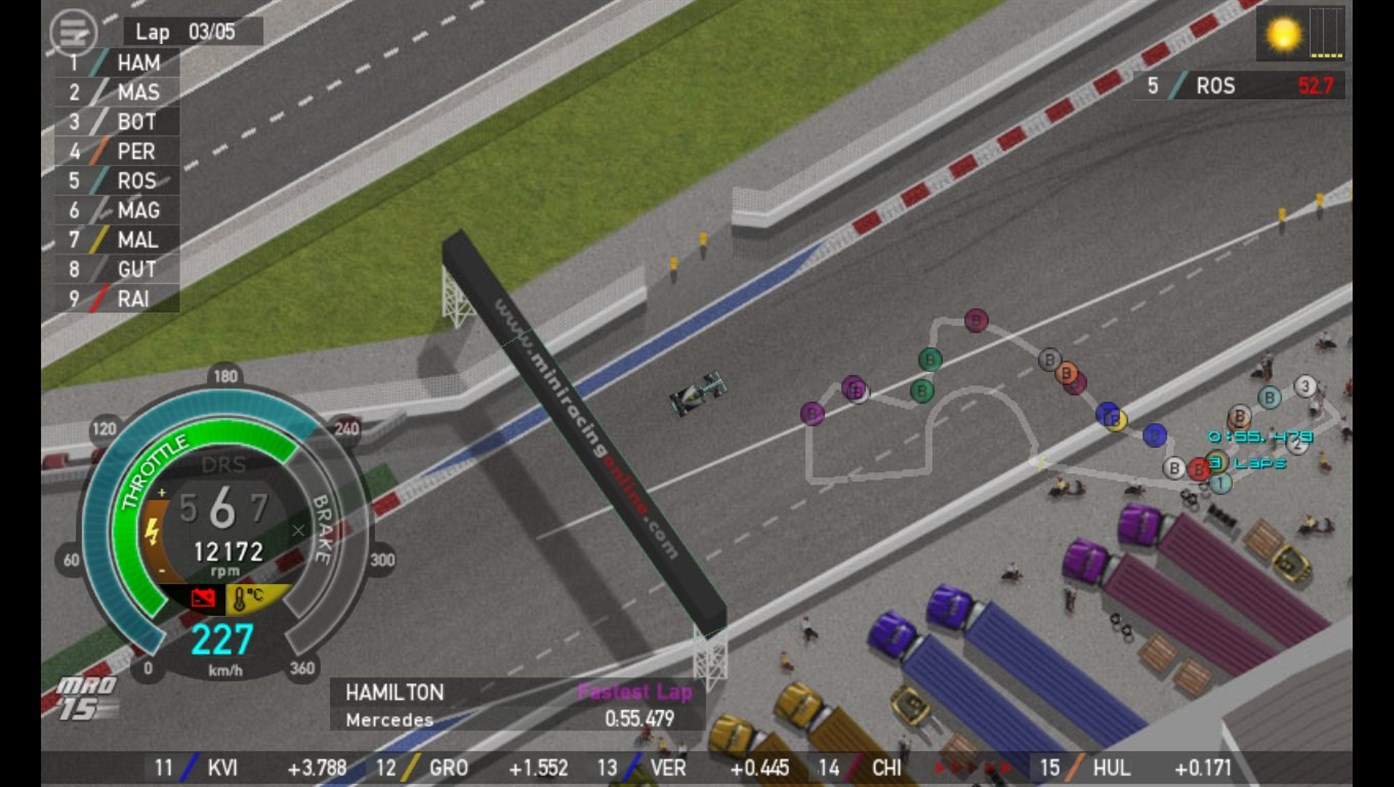Select the KVI entry in the bottom bar
This screenshot has height=787, width=1394.
point(222,769)
